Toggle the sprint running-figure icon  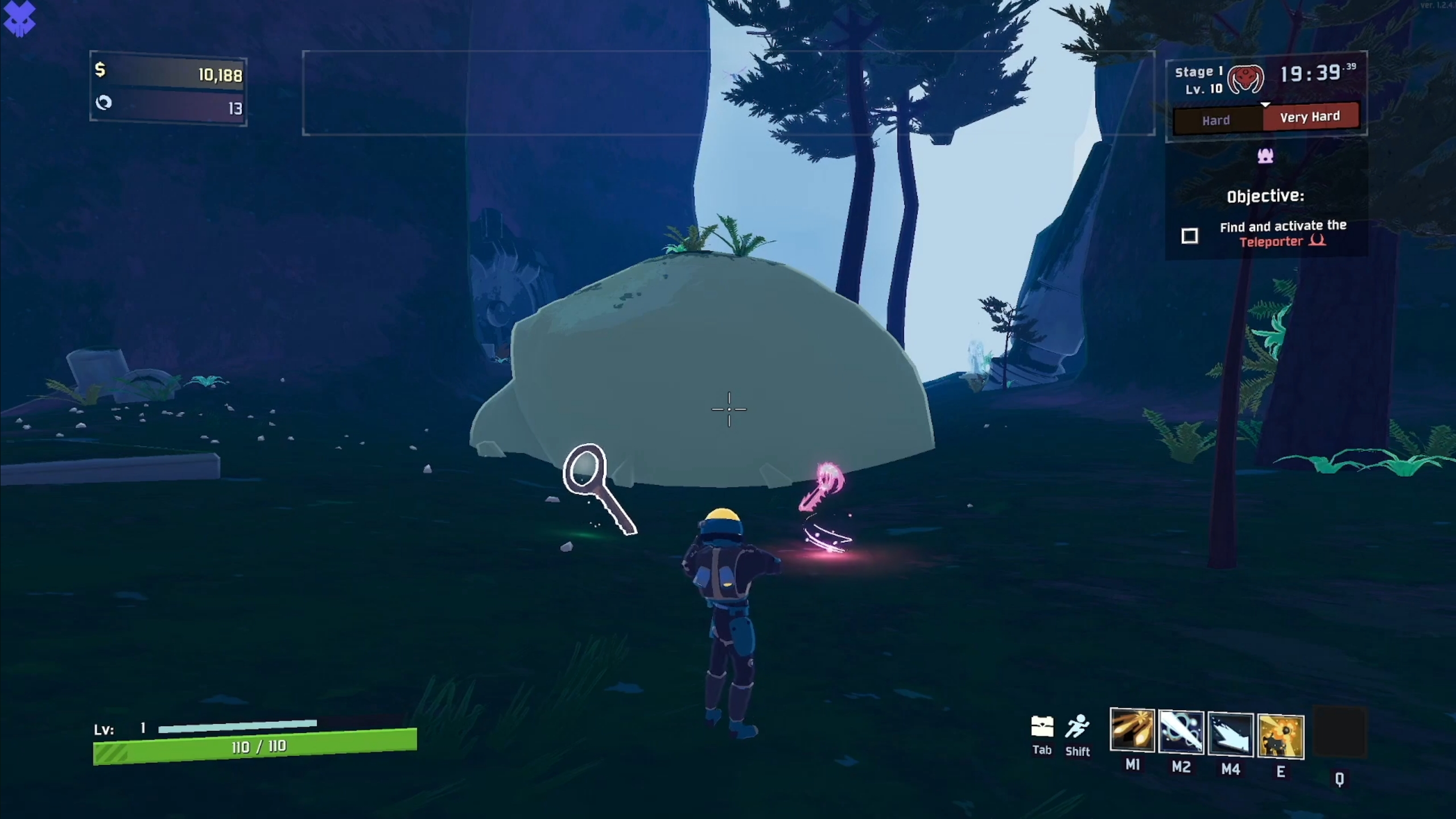pos(1077,727)
